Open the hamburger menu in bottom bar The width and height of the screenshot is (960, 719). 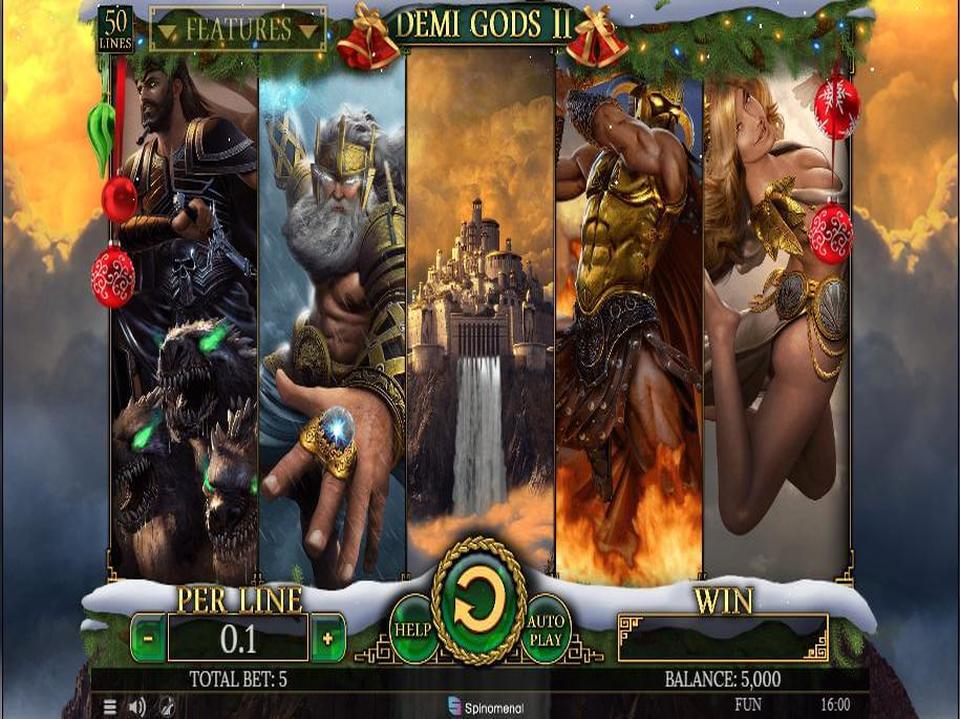[x=110, y=706]
